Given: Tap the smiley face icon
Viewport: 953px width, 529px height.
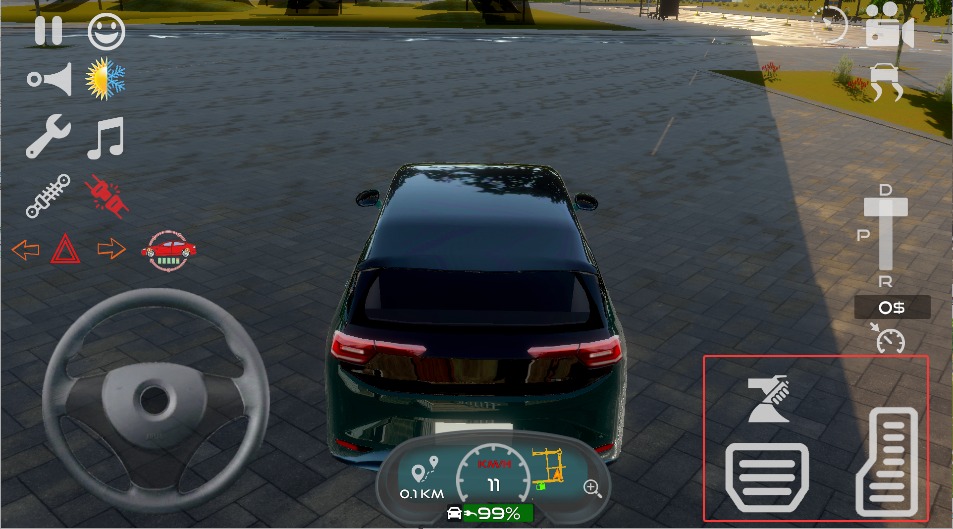Looking at the screenshot, I should point(107,32).
